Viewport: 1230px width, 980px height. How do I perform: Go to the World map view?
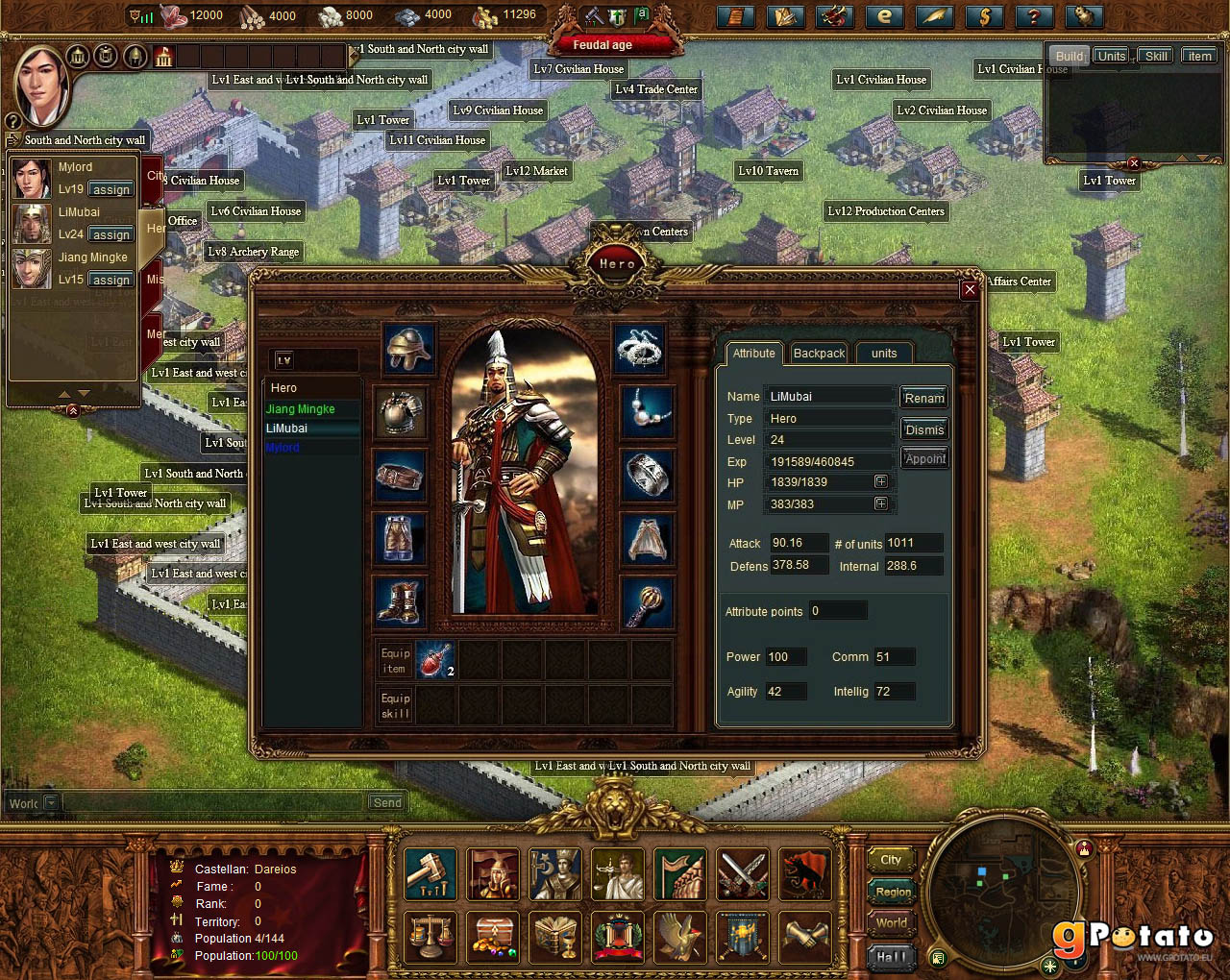(x=891, y=923)
